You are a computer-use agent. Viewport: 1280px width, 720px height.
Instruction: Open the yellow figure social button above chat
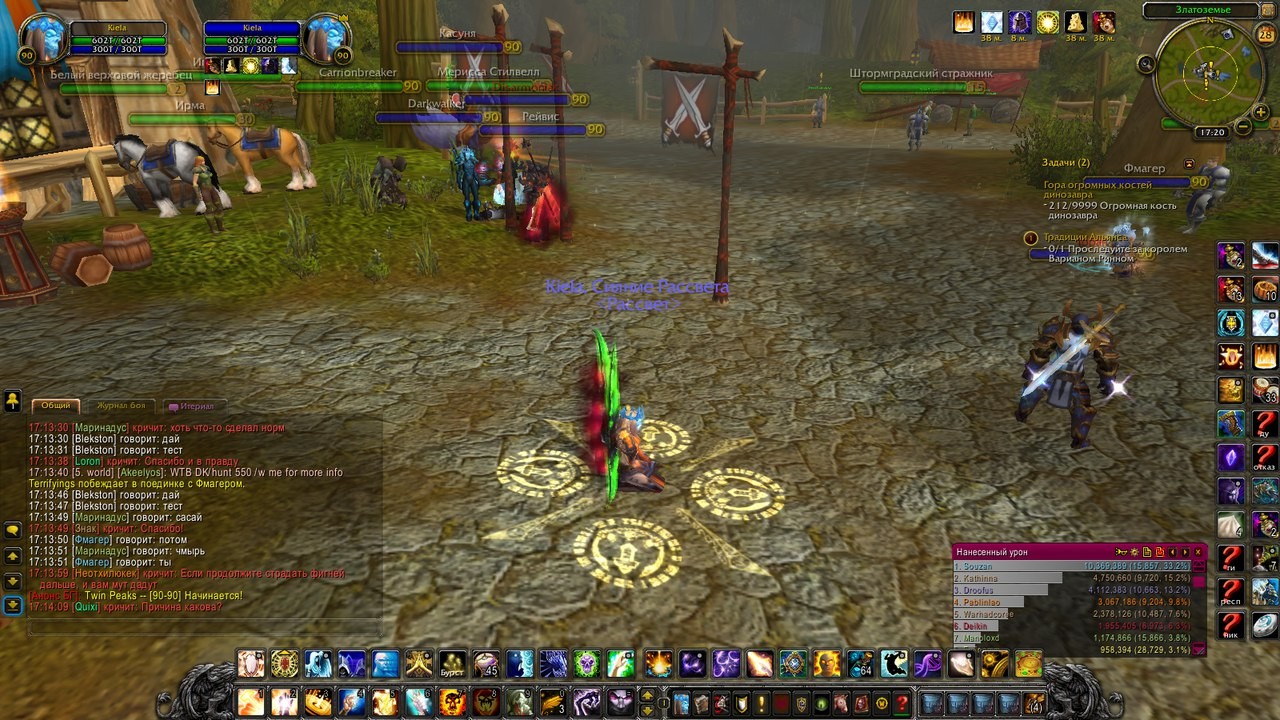(12, 401)
